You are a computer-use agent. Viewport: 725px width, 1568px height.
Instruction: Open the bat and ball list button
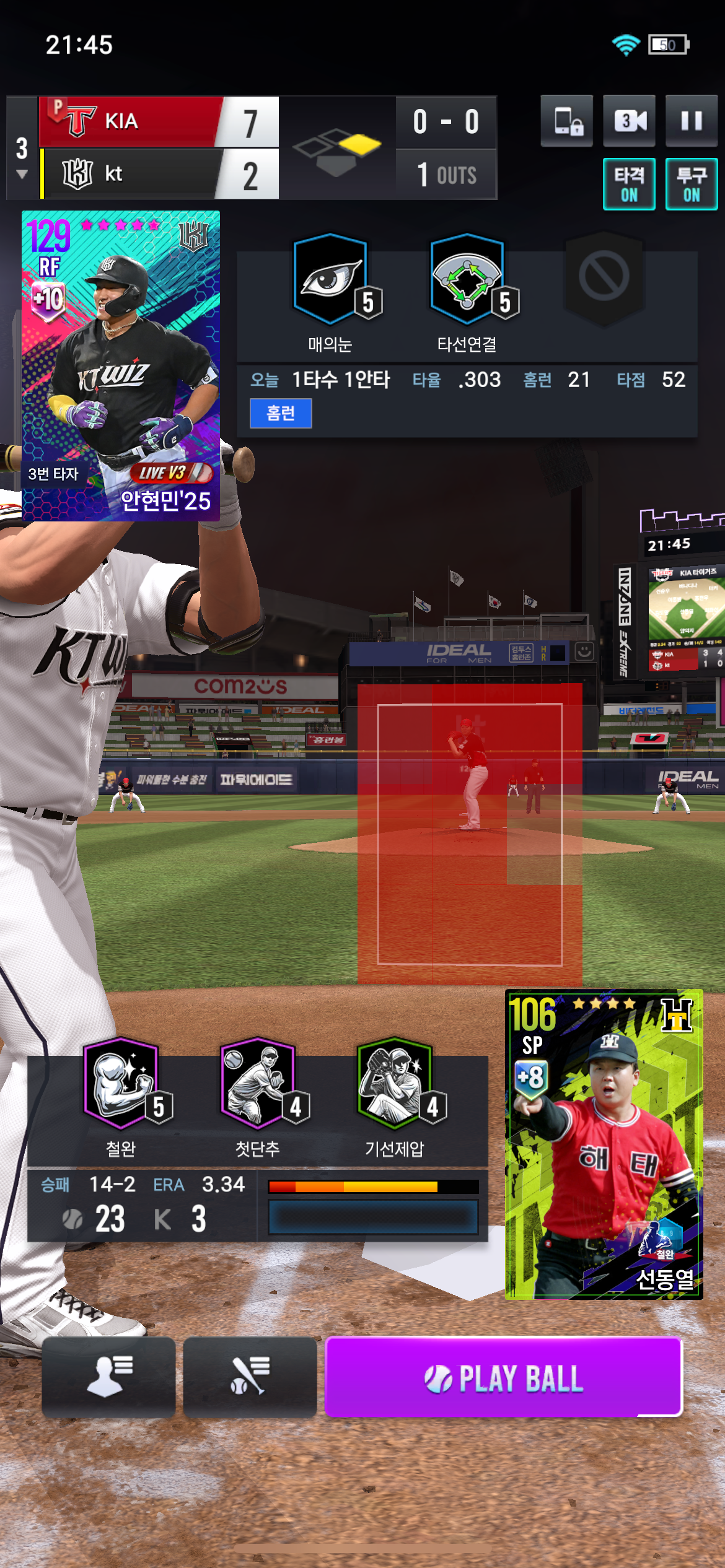coord(250,1377)
